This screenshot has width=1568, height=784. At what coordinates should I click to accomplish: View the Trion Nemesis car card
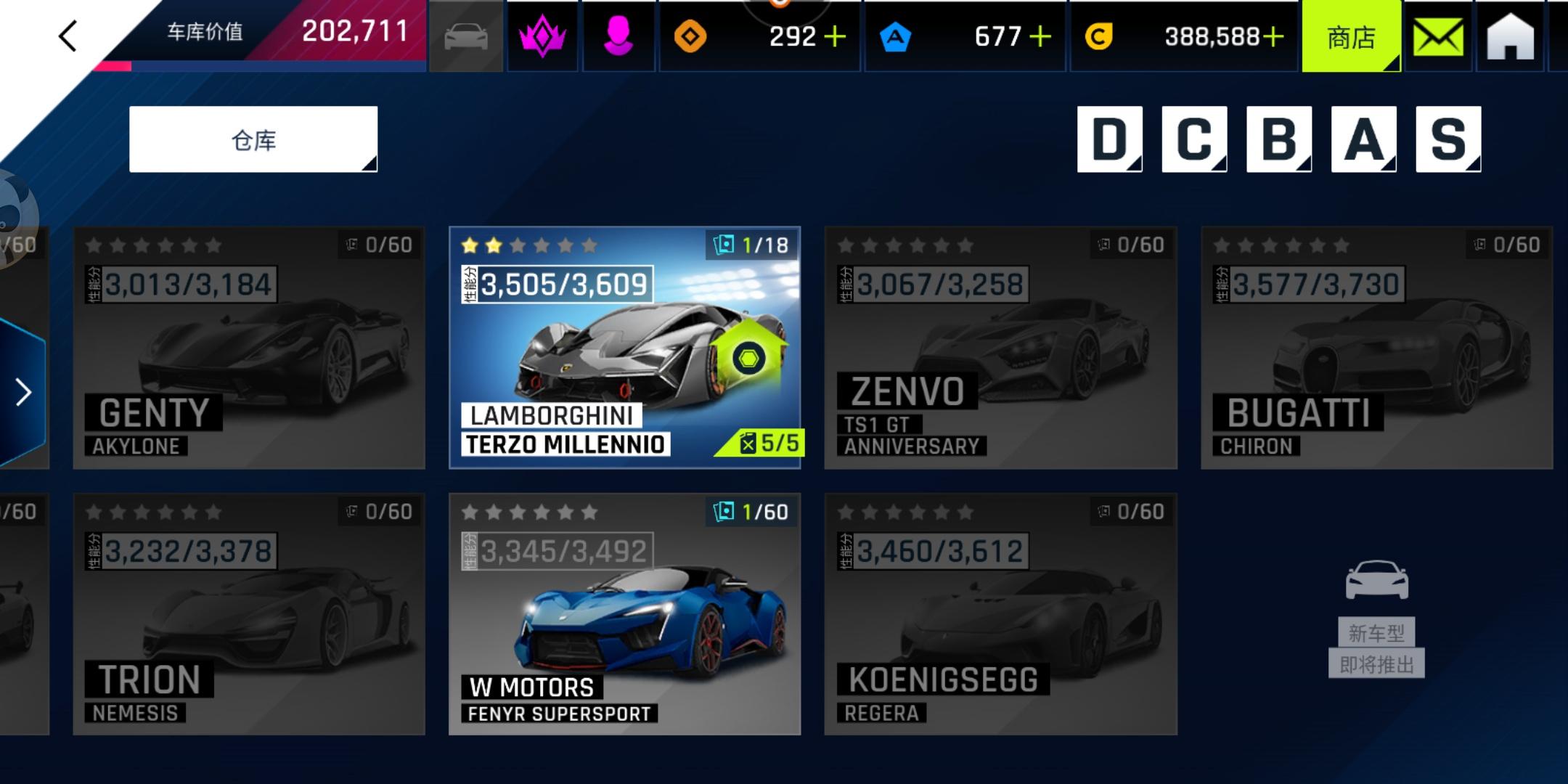point(249,614)
